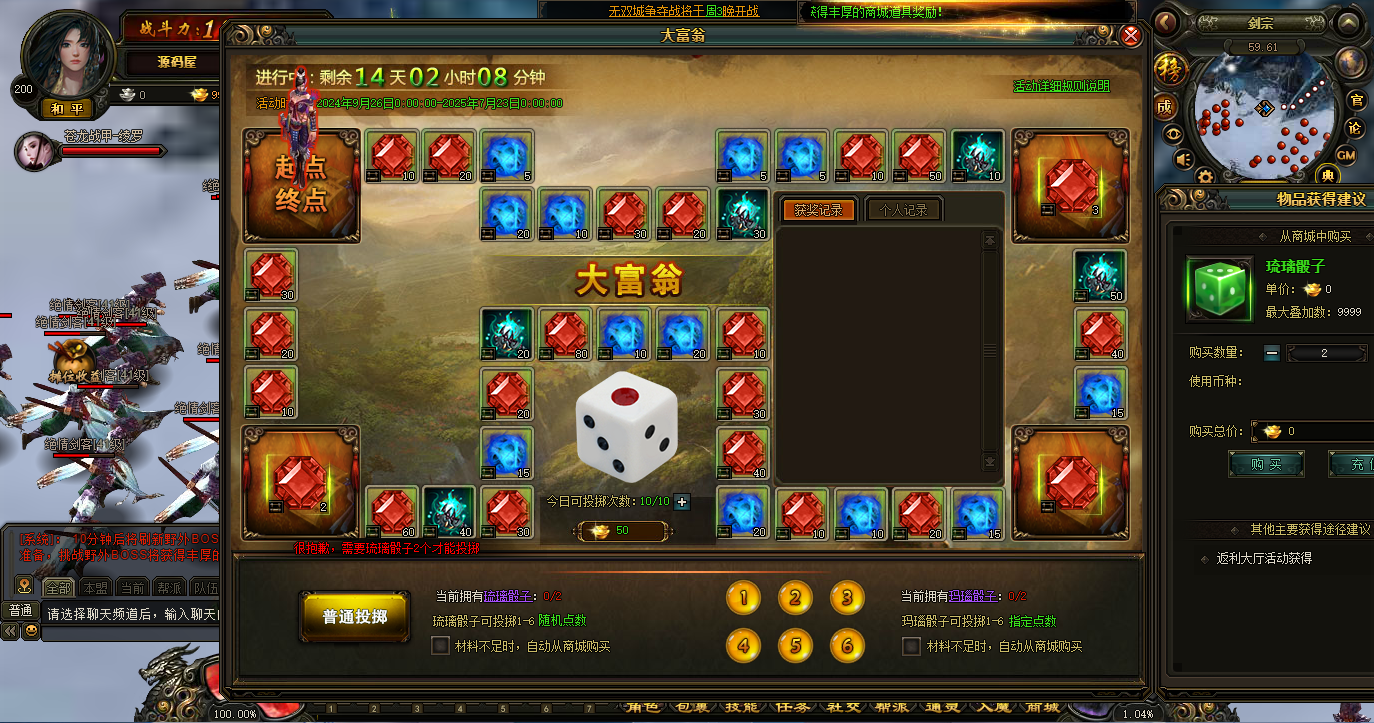This screenshot has width=1374, height=723.
Task: Buy dice with the 购买 button
Action: click(x=1265, y=464)
